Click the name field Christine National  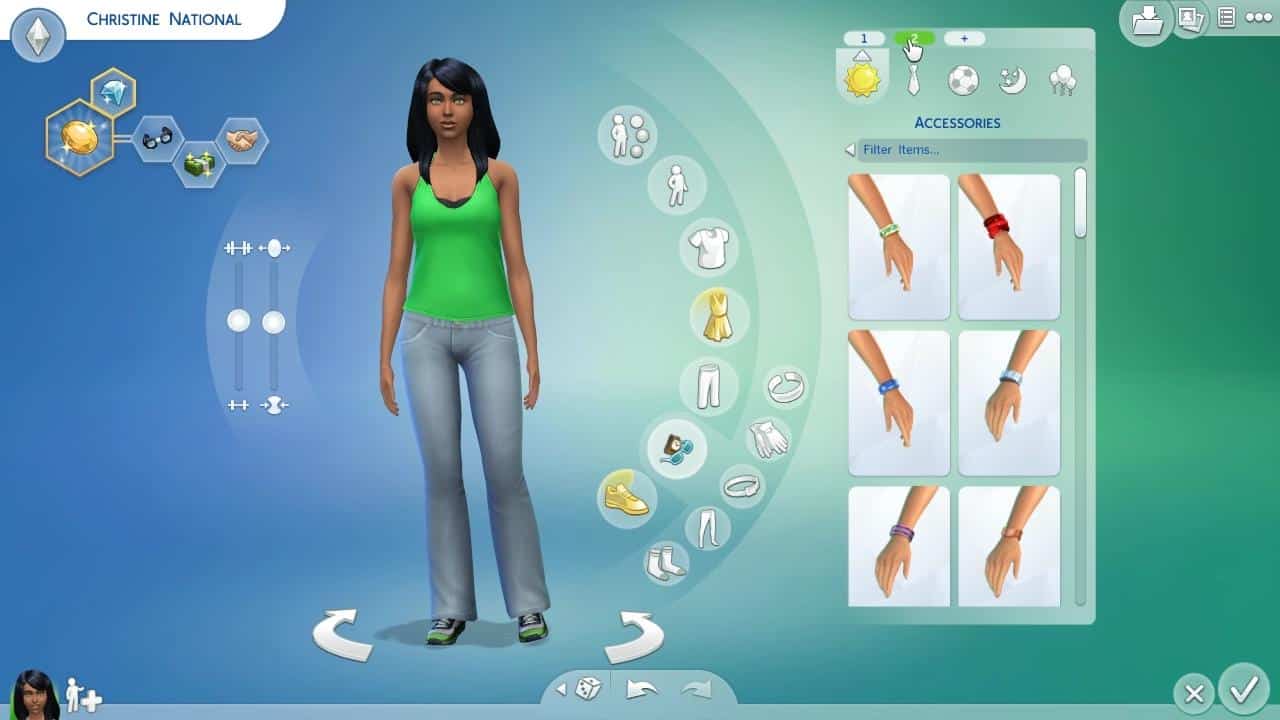coord(165,18)
